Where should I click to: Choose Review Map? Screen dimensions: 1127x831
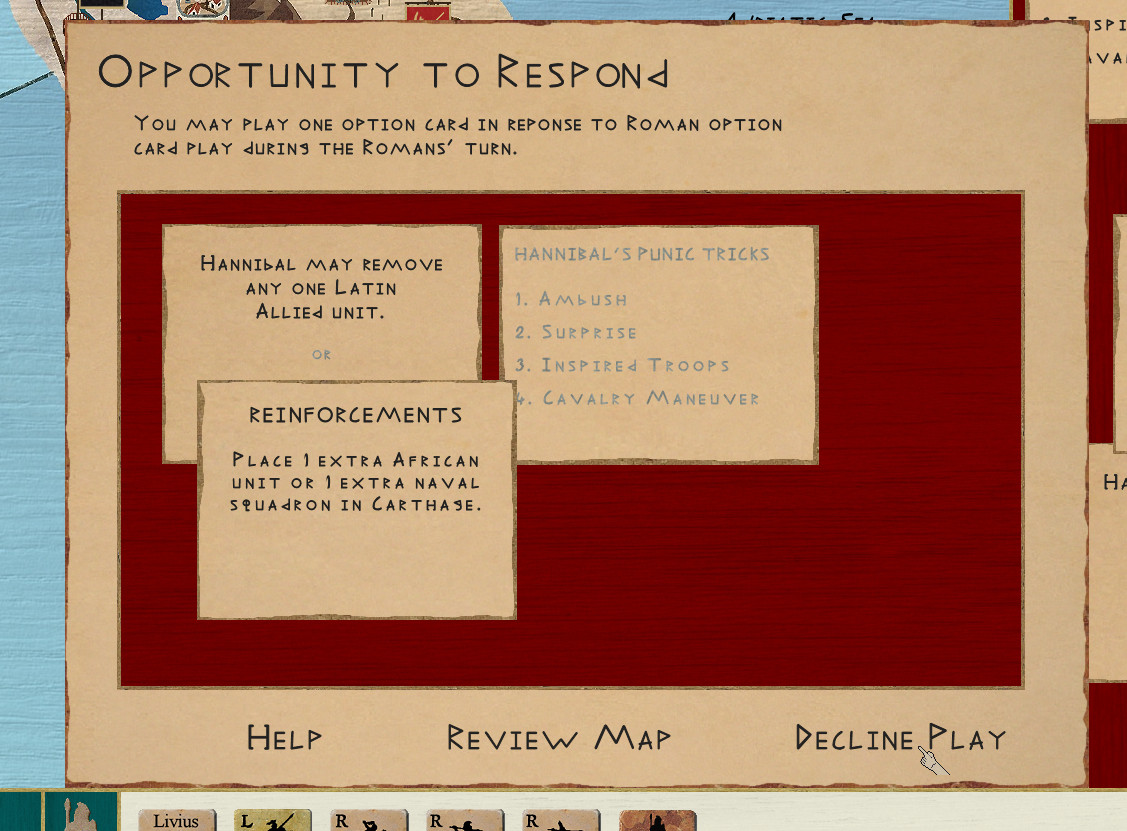click(x=558, y=739)
